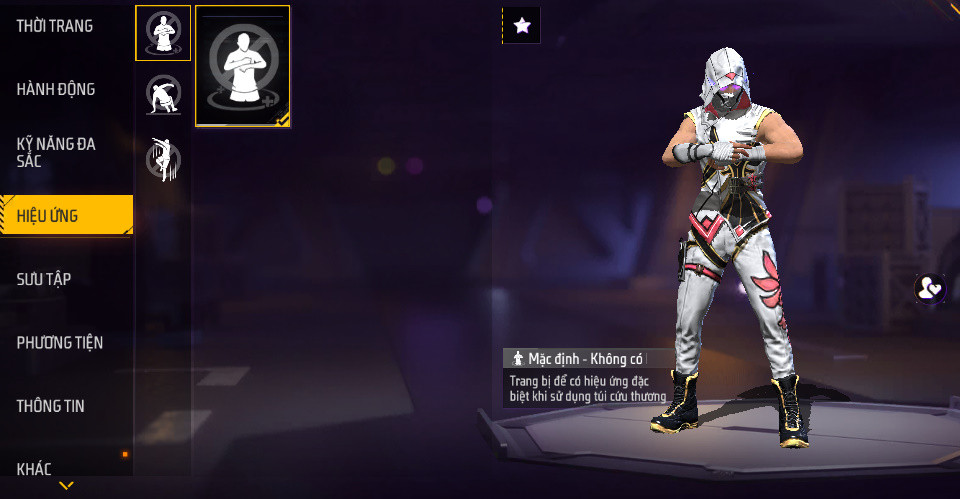Expand the sidebar with the yellow down arrow
Viewport: 960px width, 499px height.
(x=66, y=487)
